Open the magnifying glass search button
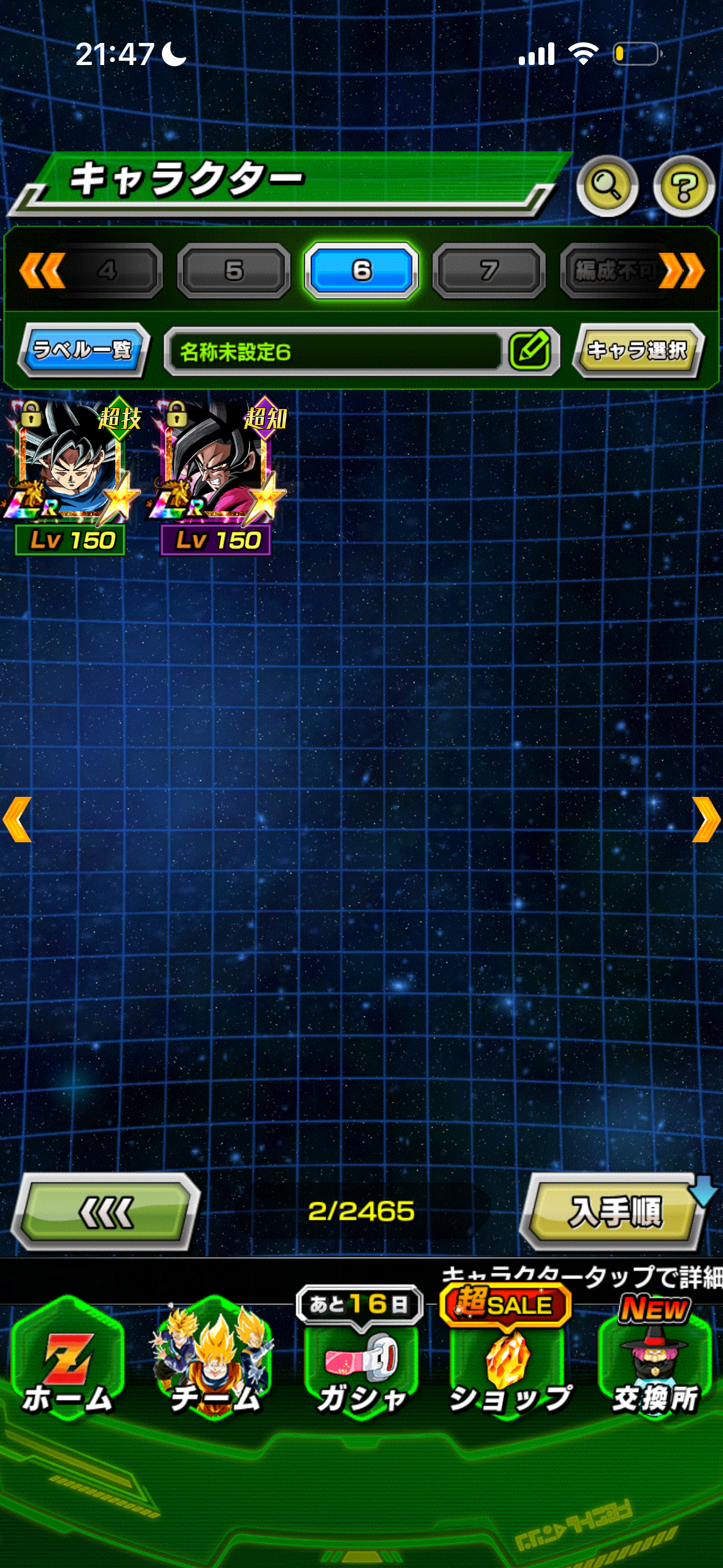Image resolution: width=723 pixels, height=1568 pixels. (606, 186)
